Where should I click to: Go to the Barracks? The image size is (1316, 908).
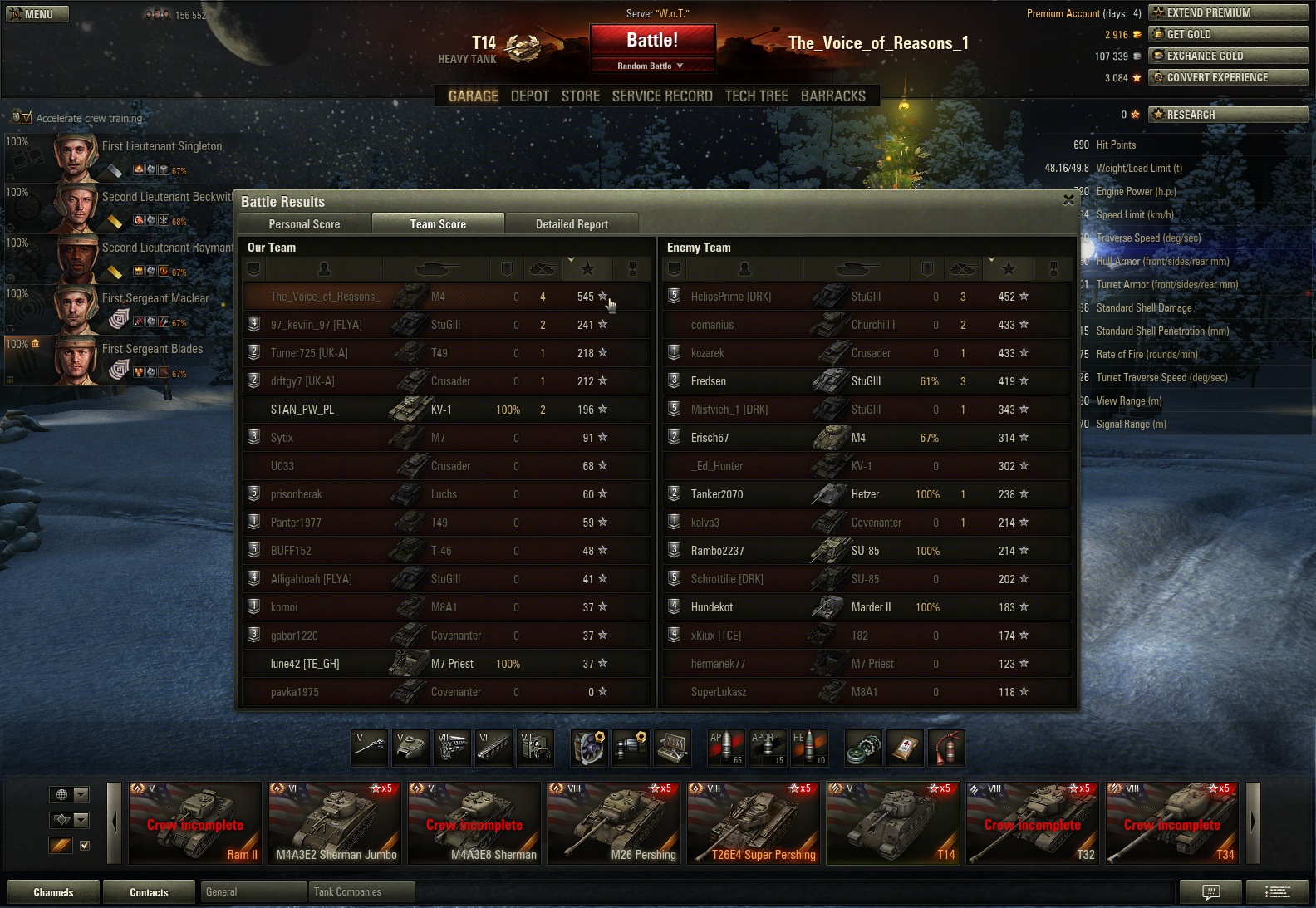point(832,96)
